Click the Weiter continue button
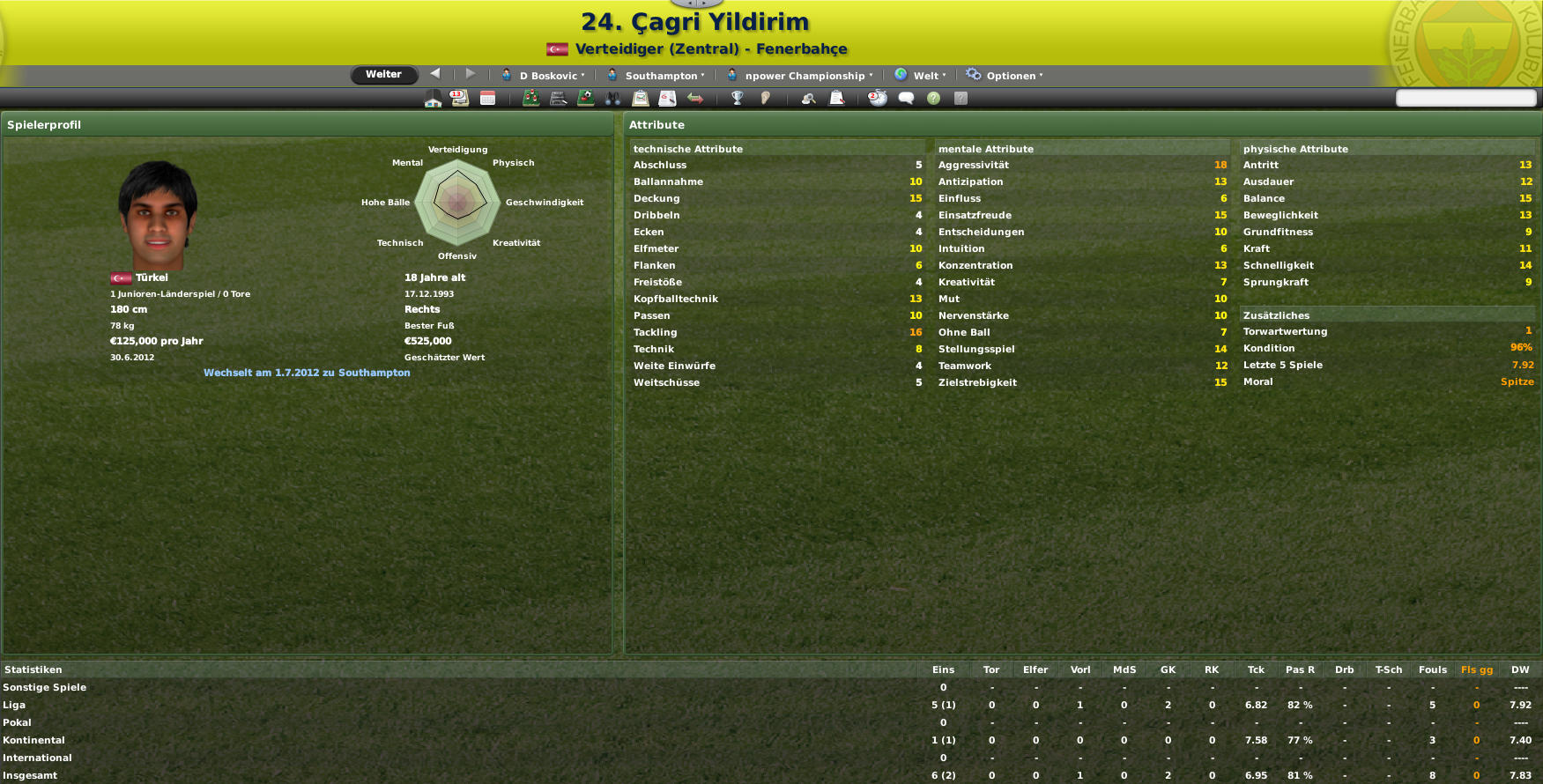Screen dimensions: 1543x784 (383, 75)
